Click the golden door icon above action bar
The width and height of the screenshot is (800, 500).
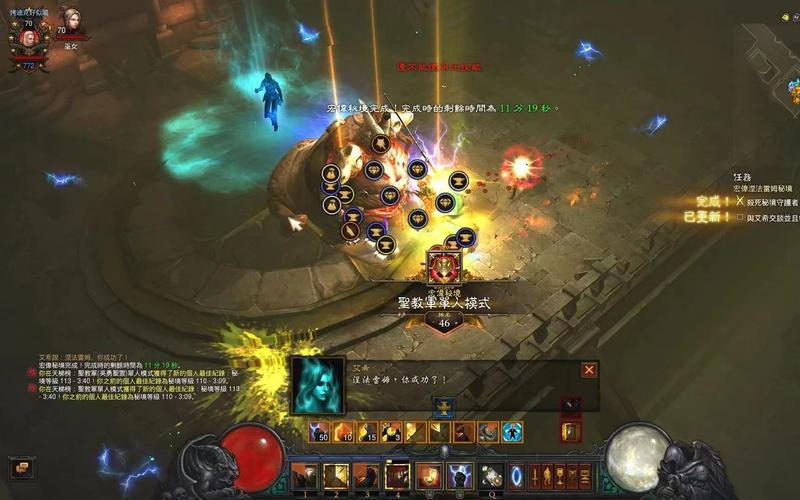[x=571, y=432]
